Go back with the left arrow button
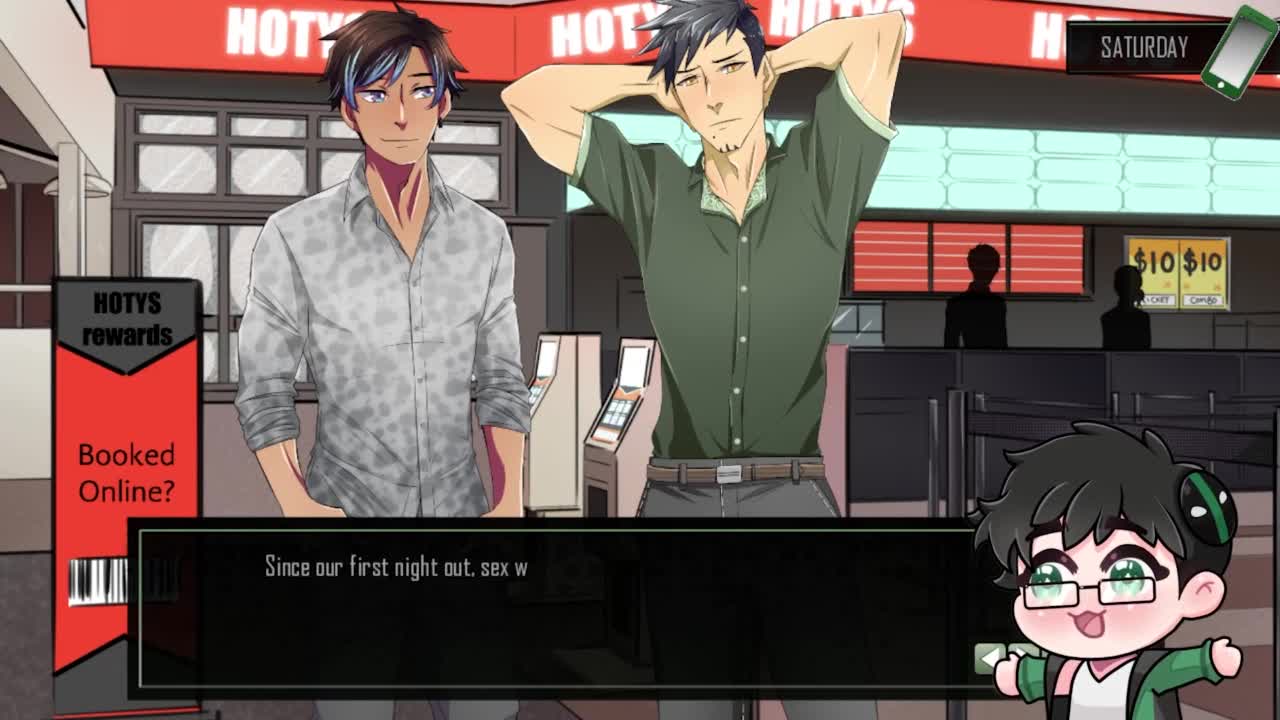 click(x=989, y=657)
